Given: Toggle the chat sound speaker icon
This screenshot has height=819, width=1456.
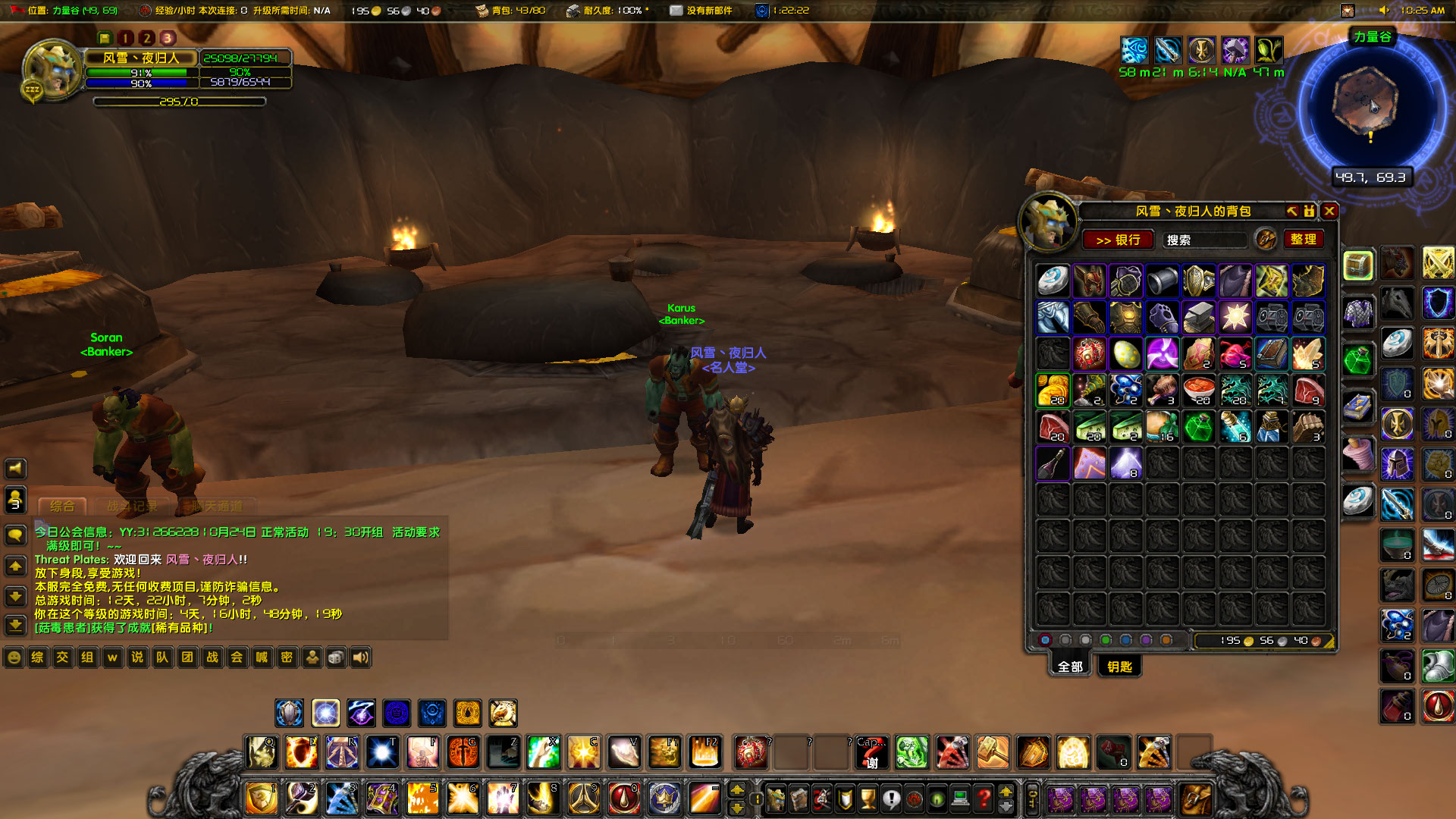Looking at the screenshot, I should (x=360, y=657).
